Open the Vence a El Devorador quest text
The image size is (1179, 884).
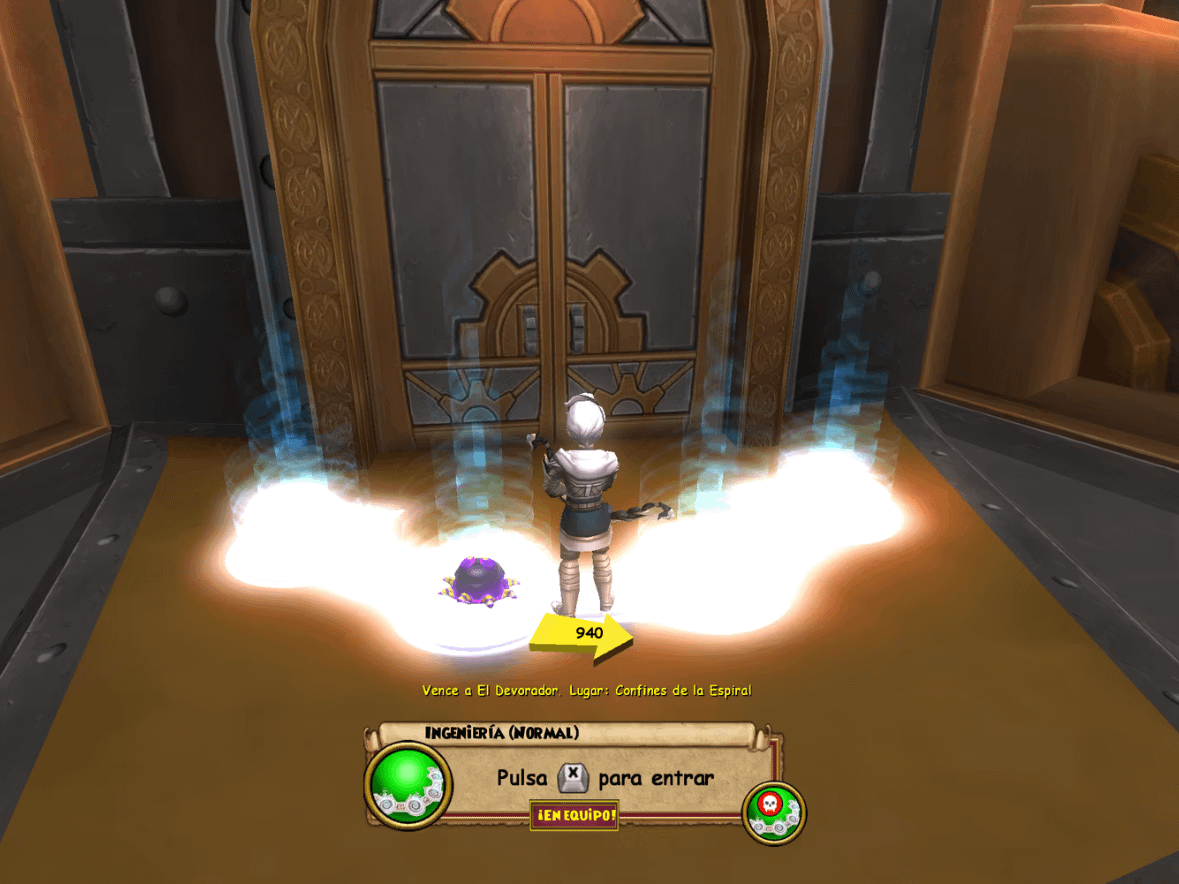coord(586,690)
